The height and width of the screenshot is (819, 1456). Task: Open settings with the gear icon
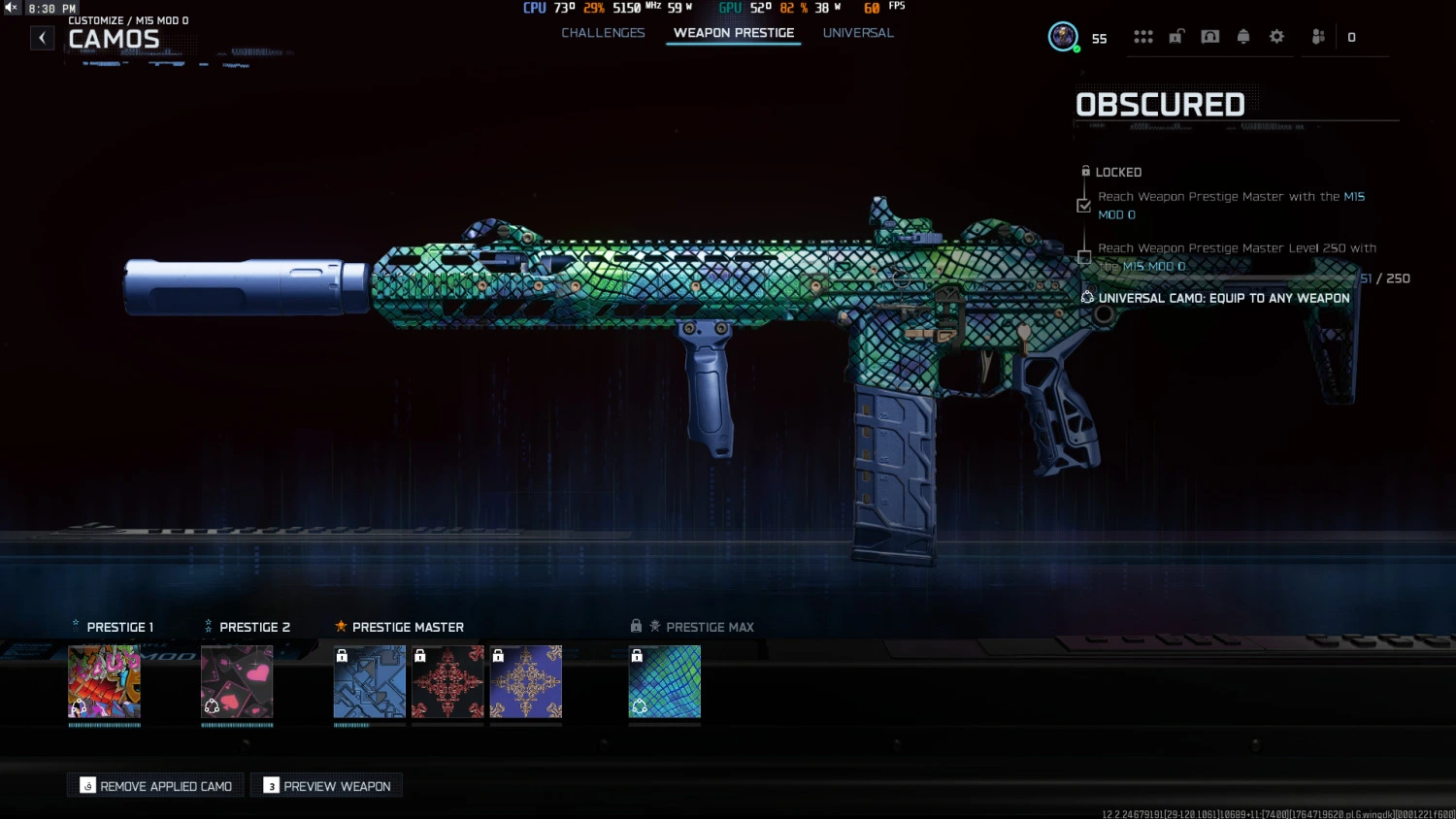[1276, 36]
